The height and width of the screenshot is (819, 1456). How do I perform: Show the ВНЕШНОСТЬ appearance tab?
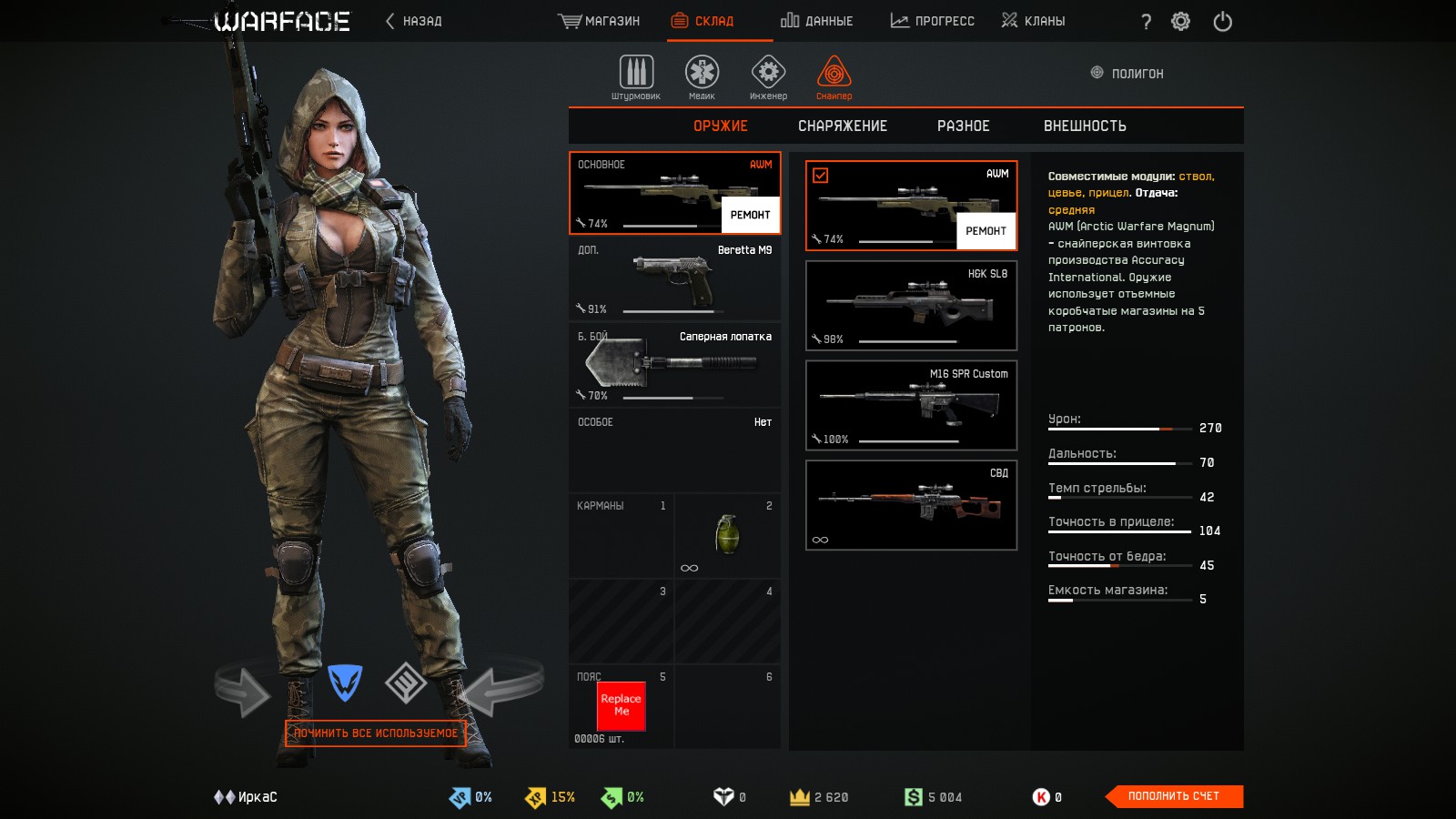click(1085, 126)
